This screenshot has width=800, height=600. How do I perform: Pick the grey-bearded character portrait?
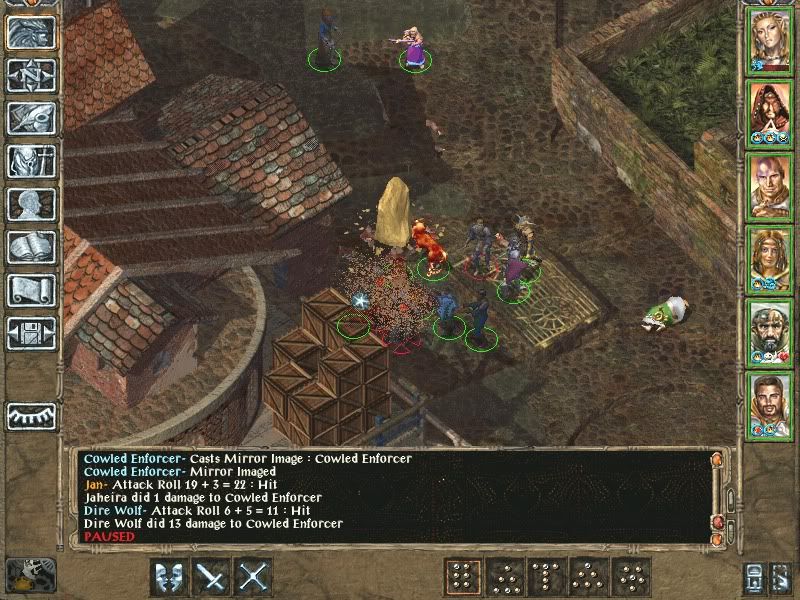(770, 330)
